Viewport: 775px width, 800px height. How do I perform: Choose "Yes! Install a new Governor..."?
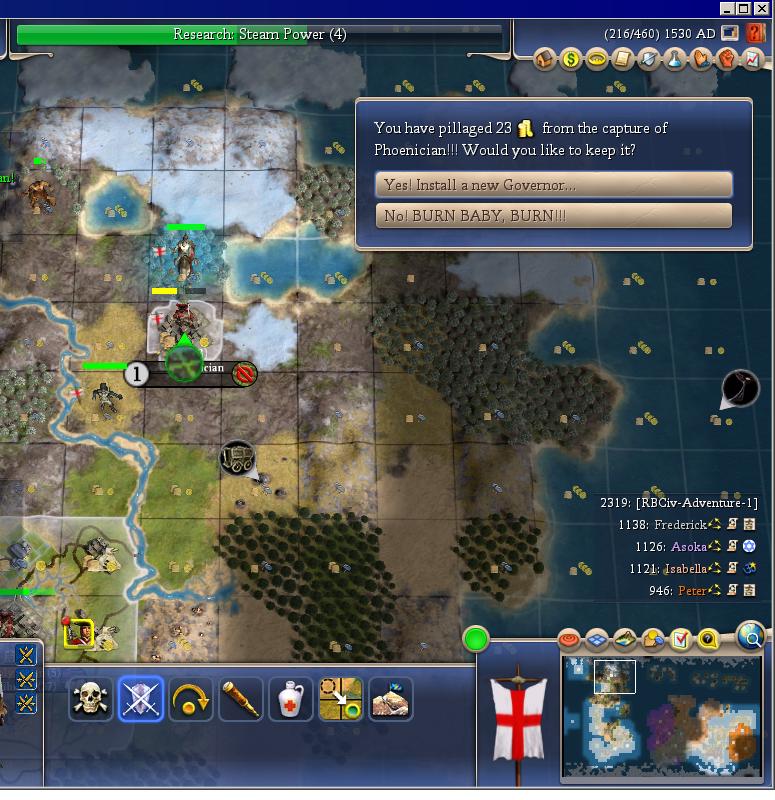click(553, 185)
